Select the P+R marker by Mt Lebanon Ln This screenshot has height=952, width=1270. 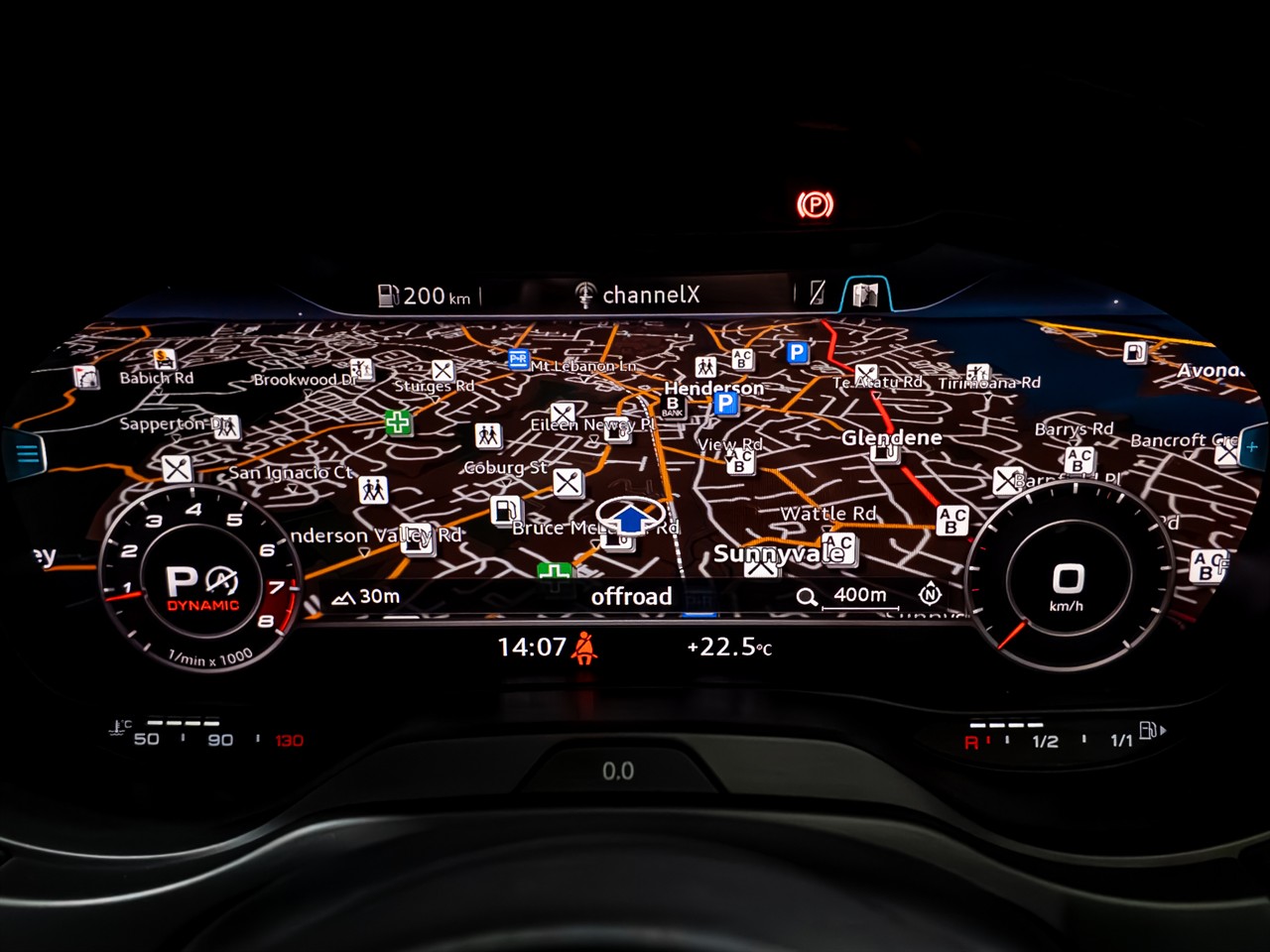pos(518,359)
